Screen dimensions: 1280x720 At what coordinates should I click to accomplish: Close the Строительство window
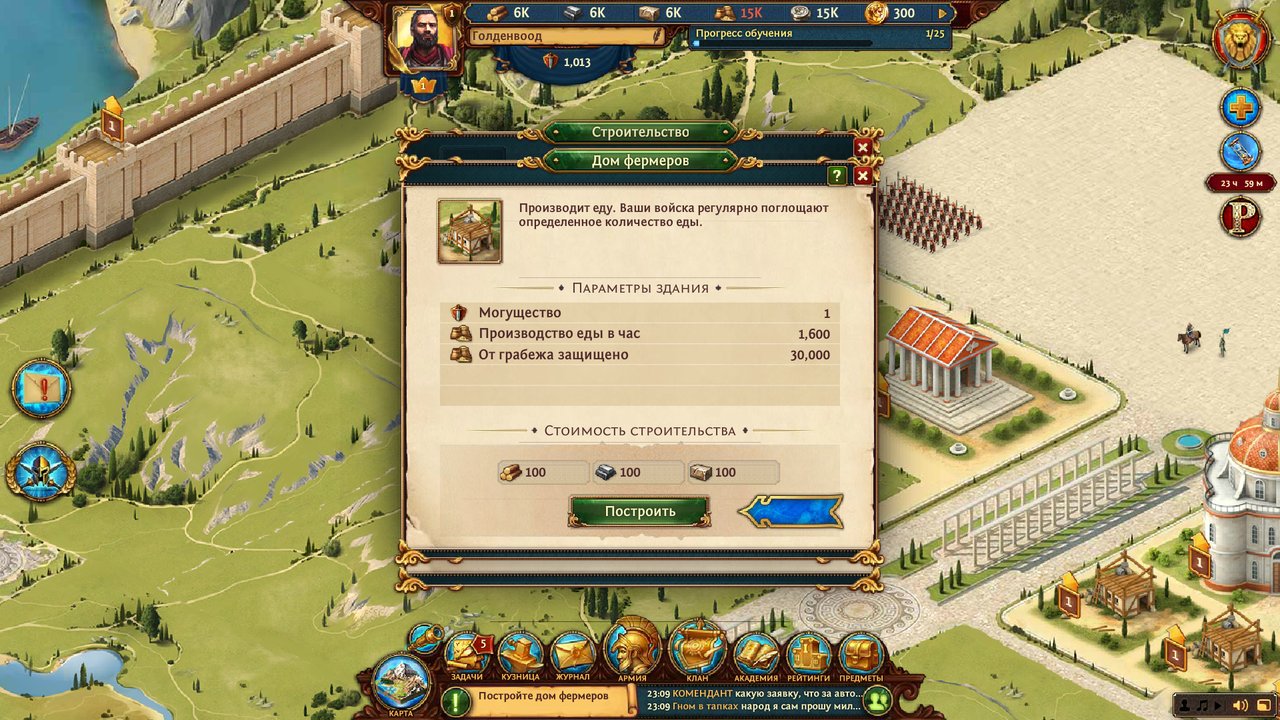point(862,147)
